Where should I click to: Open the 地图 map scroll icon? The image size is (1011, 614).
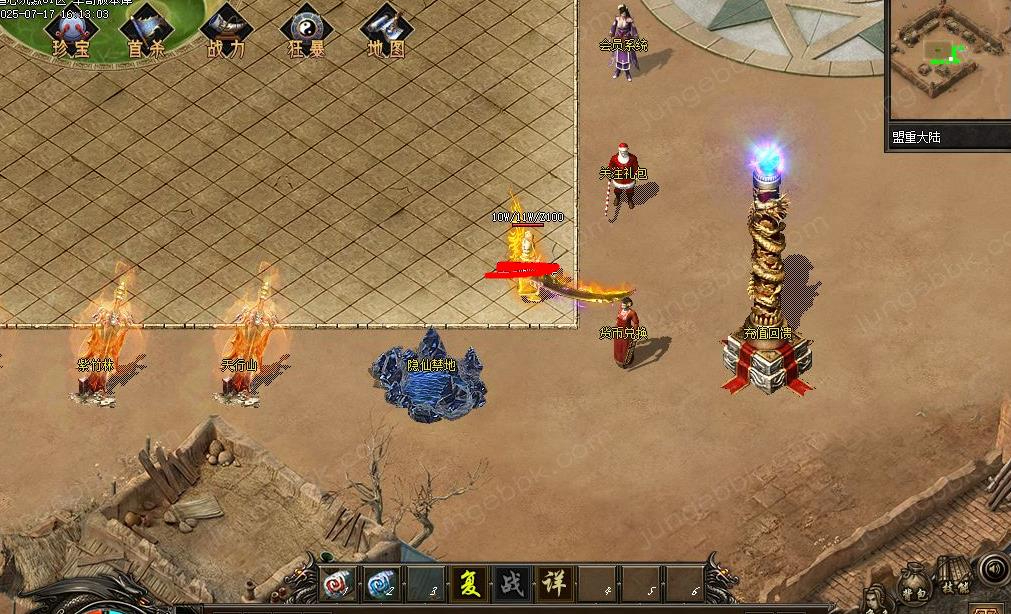[x=386, y=31]
